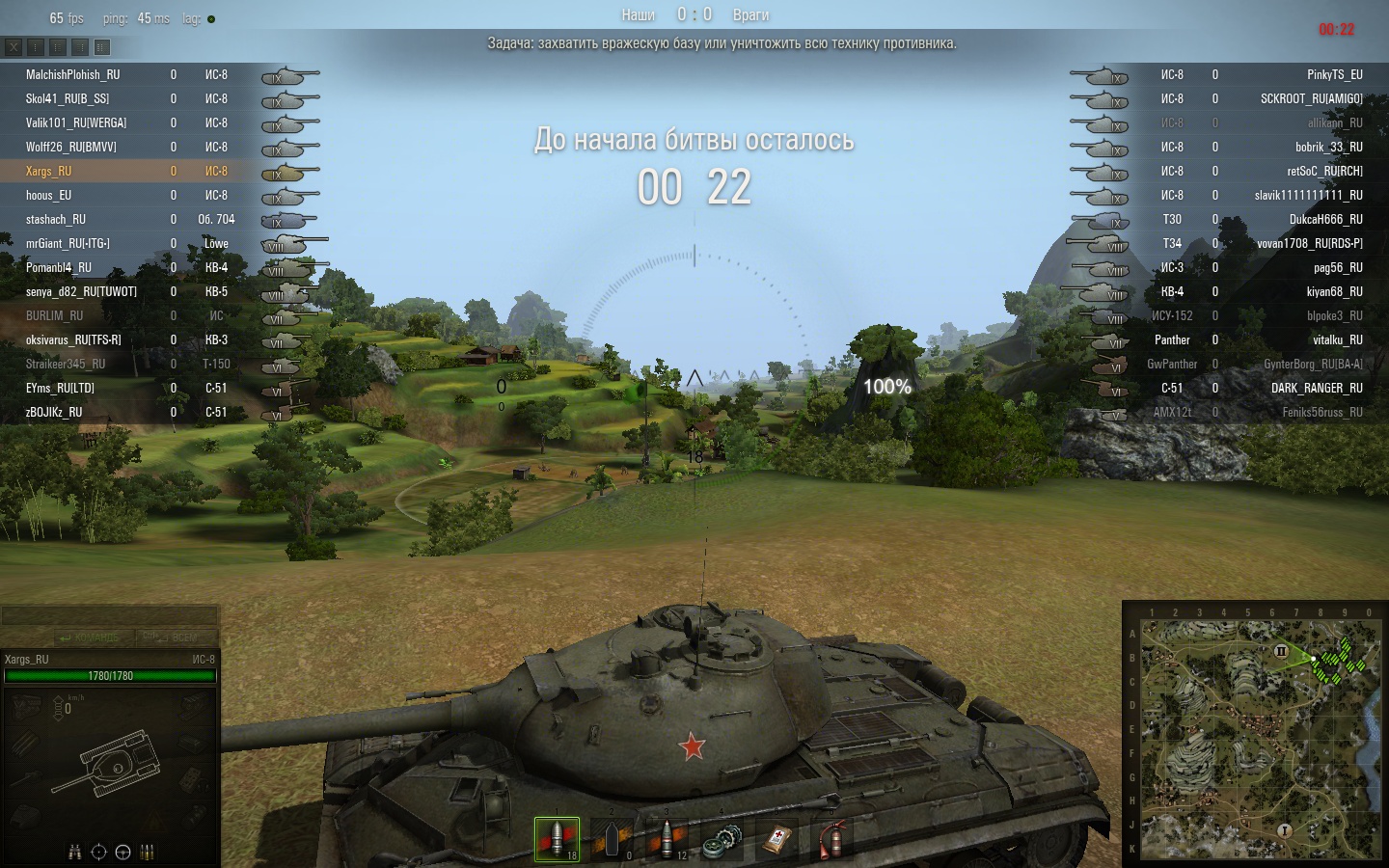Select the armor-piercing shell slot with 18 rounds
Screen dimensions: 1389x868
coord(557,838)
